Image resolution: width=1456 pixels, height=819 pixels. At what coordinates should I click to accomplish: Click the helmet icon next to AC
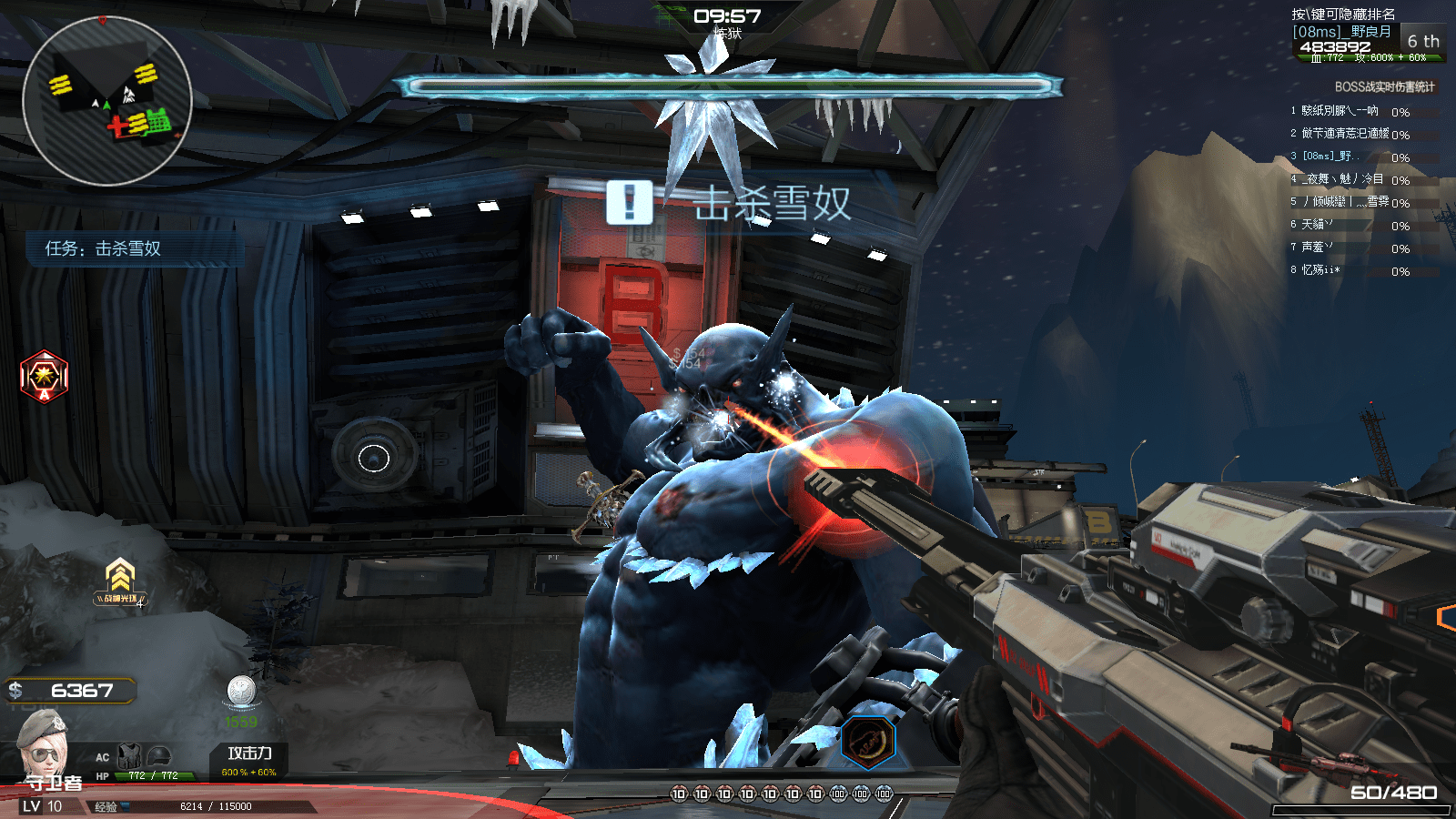158,755
